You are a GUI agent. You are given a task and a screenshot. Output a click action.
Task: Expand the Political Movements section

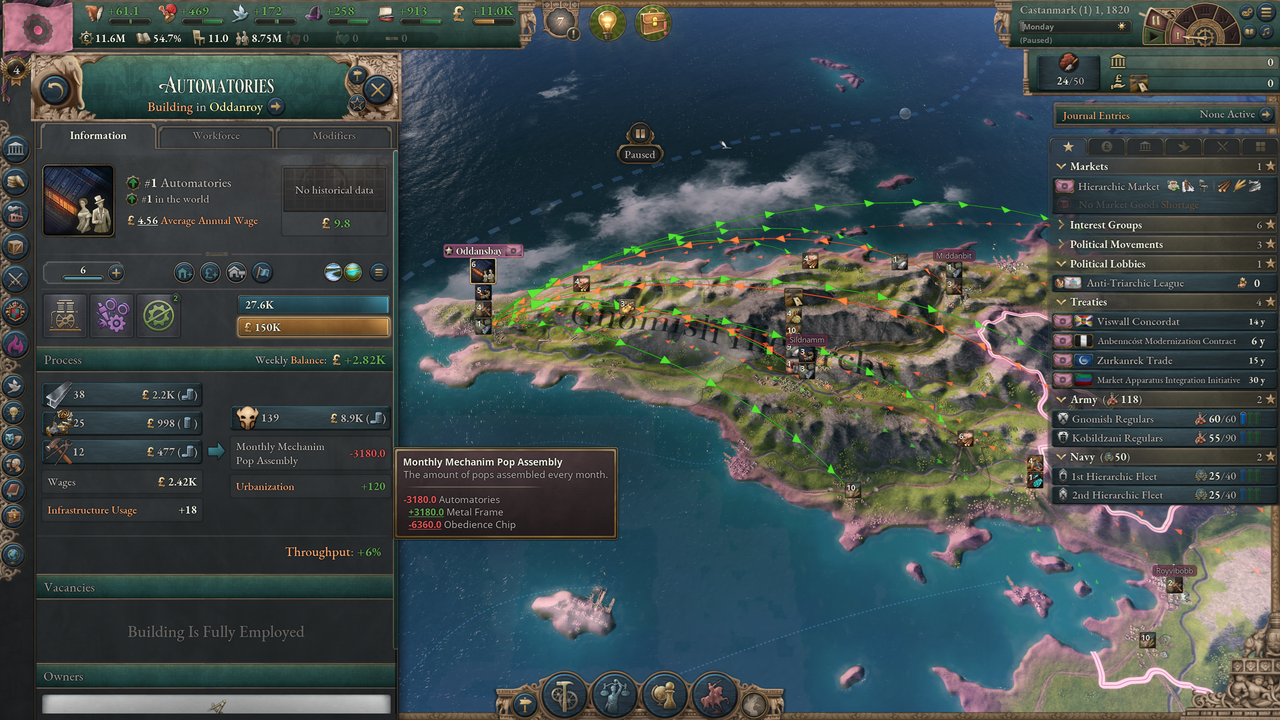click(1115, 244)
